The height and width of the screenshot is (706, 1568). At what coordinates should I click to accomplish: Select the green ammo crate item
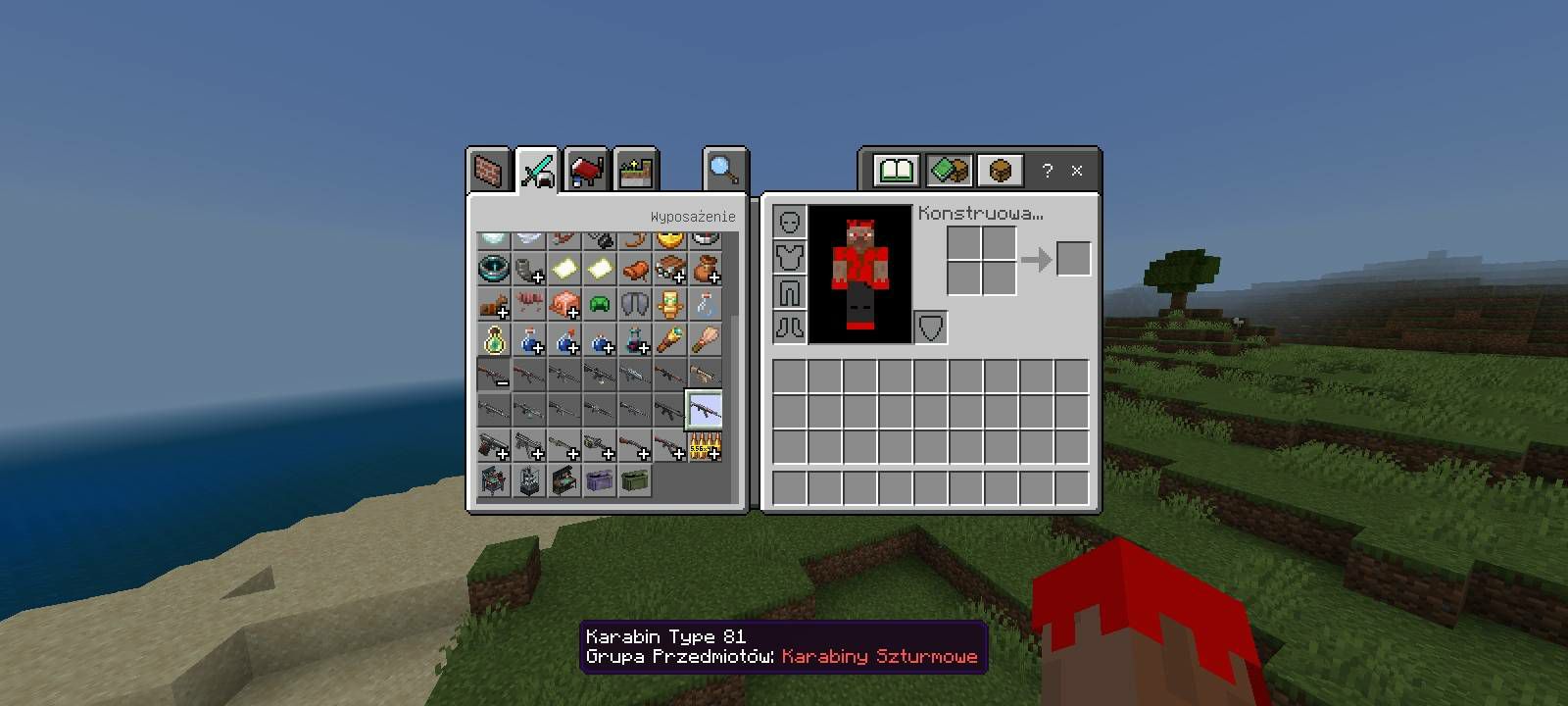point(635,480)
